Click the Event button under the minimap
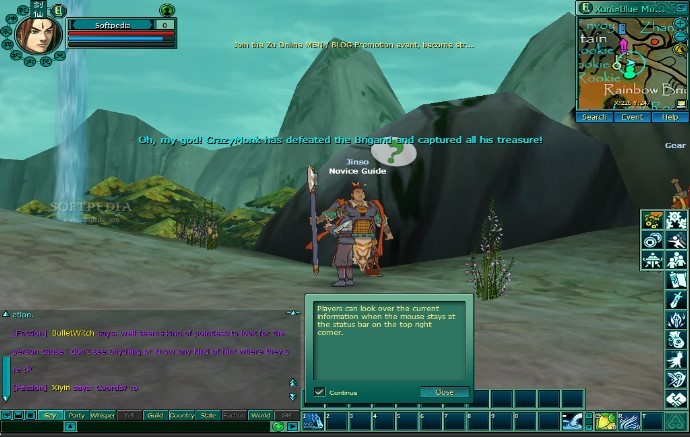690x437 pixels. (632, 117)
